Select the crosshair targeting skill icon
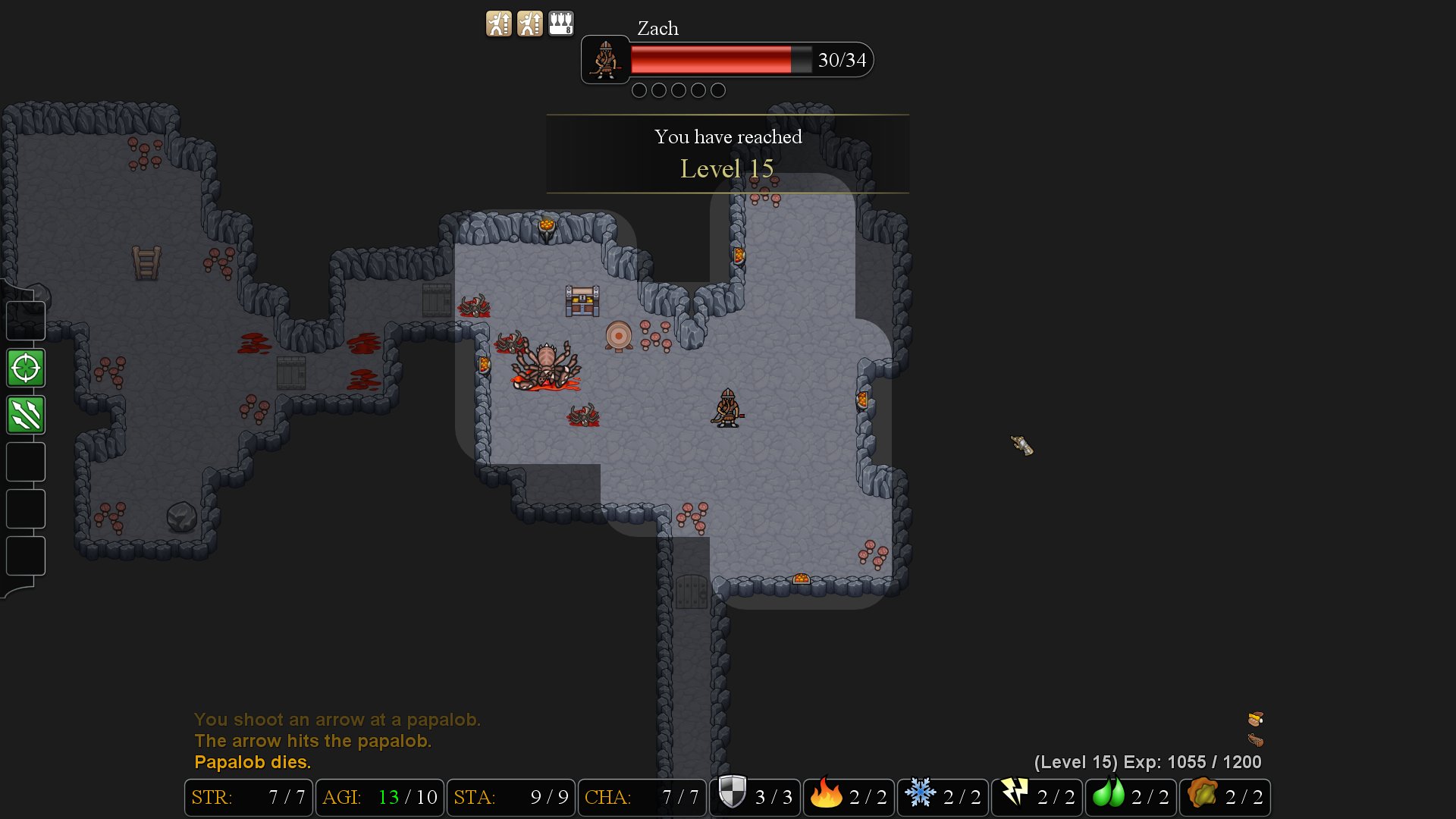This screenshot has width=1456, height=819. (25, 369)
